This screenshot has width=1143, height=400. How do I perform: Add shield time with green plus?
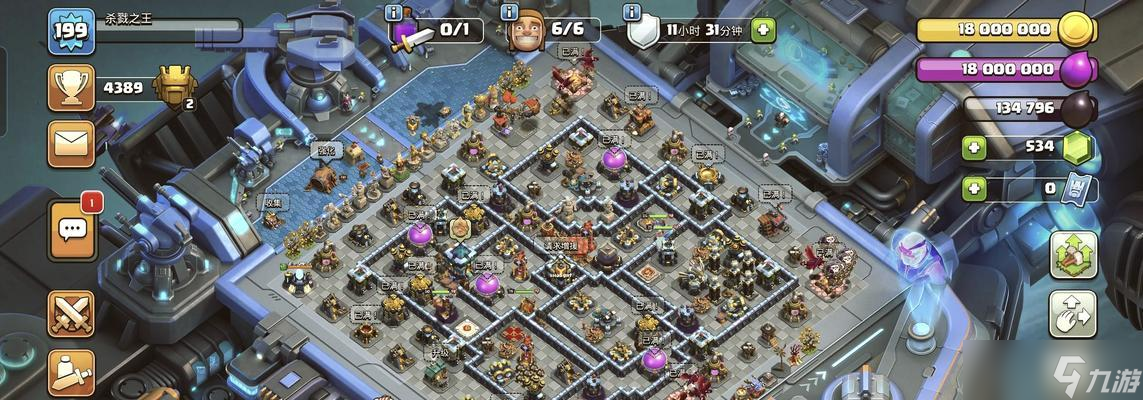(763, 30)
